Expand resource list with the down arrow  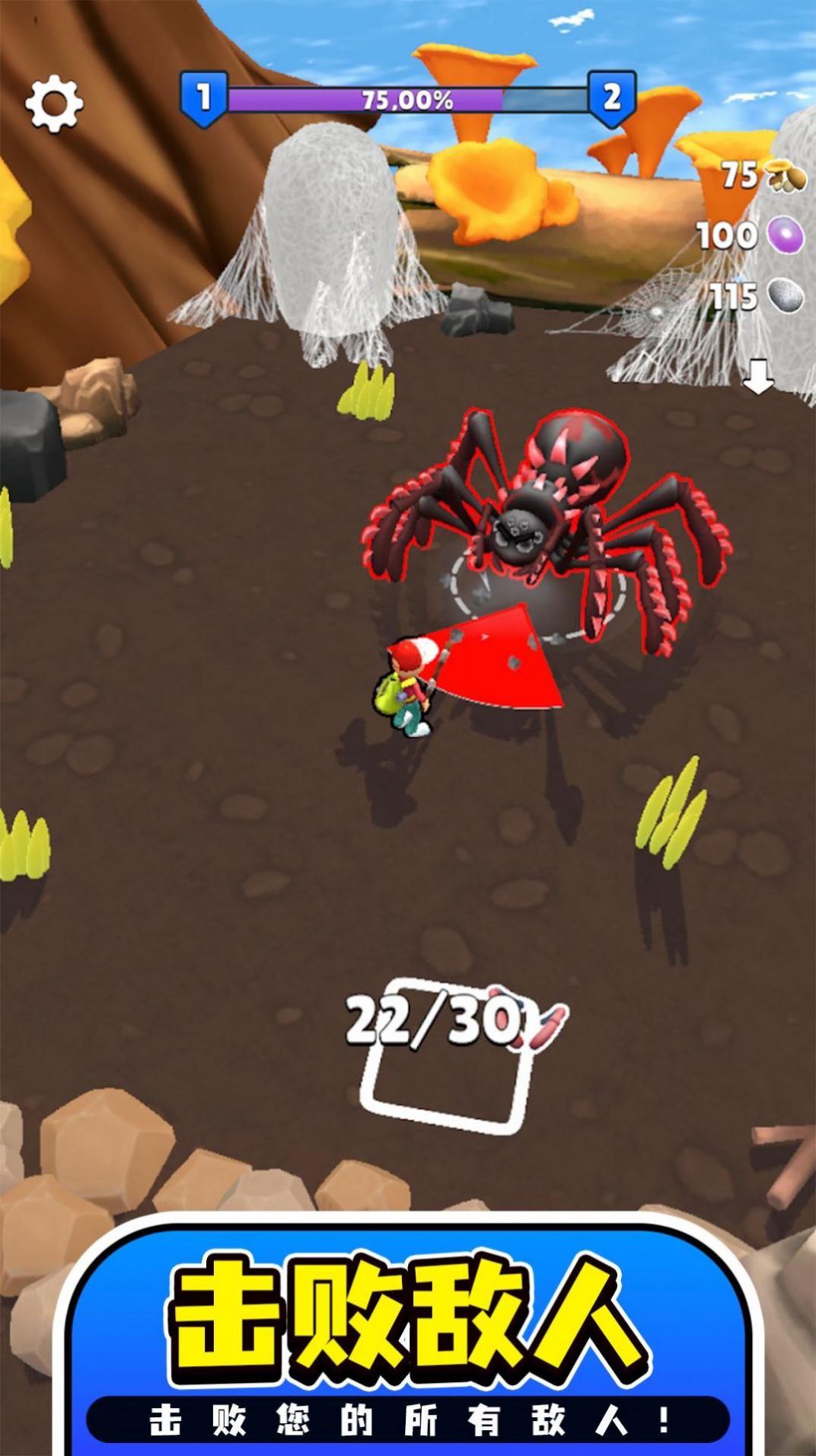pos(757,378)
